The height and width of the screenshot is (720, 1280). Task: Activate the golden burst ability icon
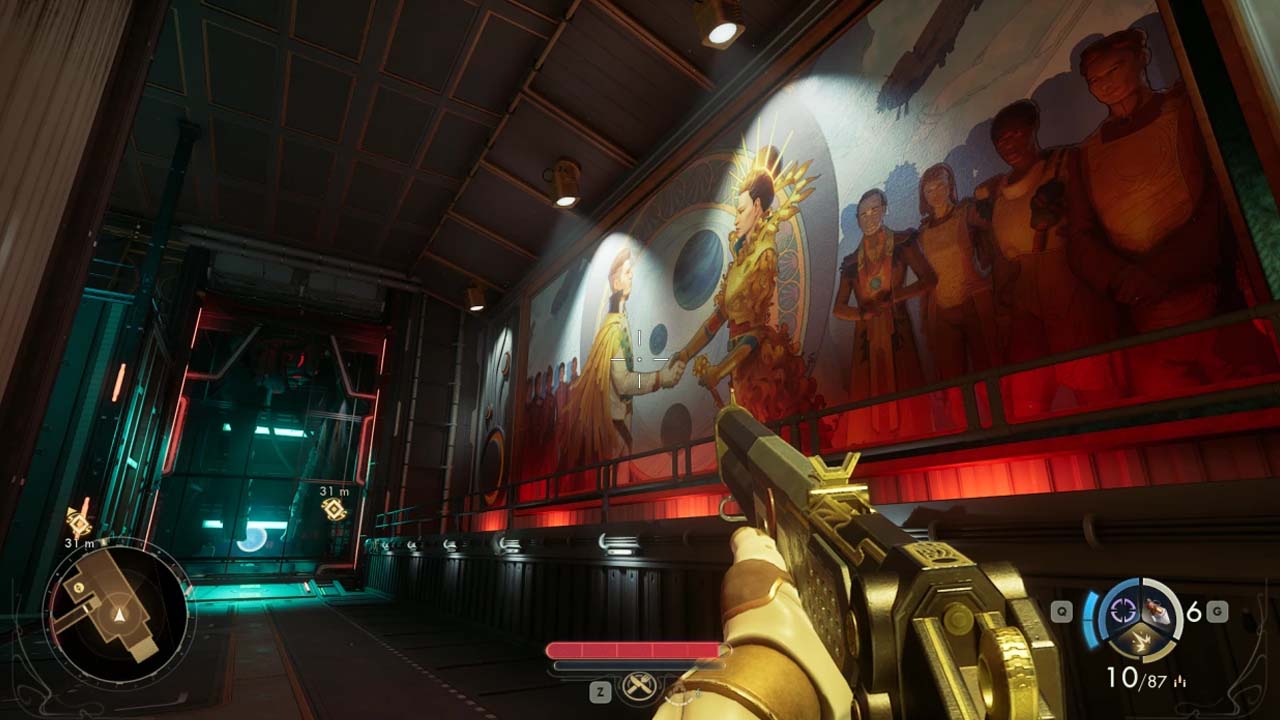tap(1140, 640)
